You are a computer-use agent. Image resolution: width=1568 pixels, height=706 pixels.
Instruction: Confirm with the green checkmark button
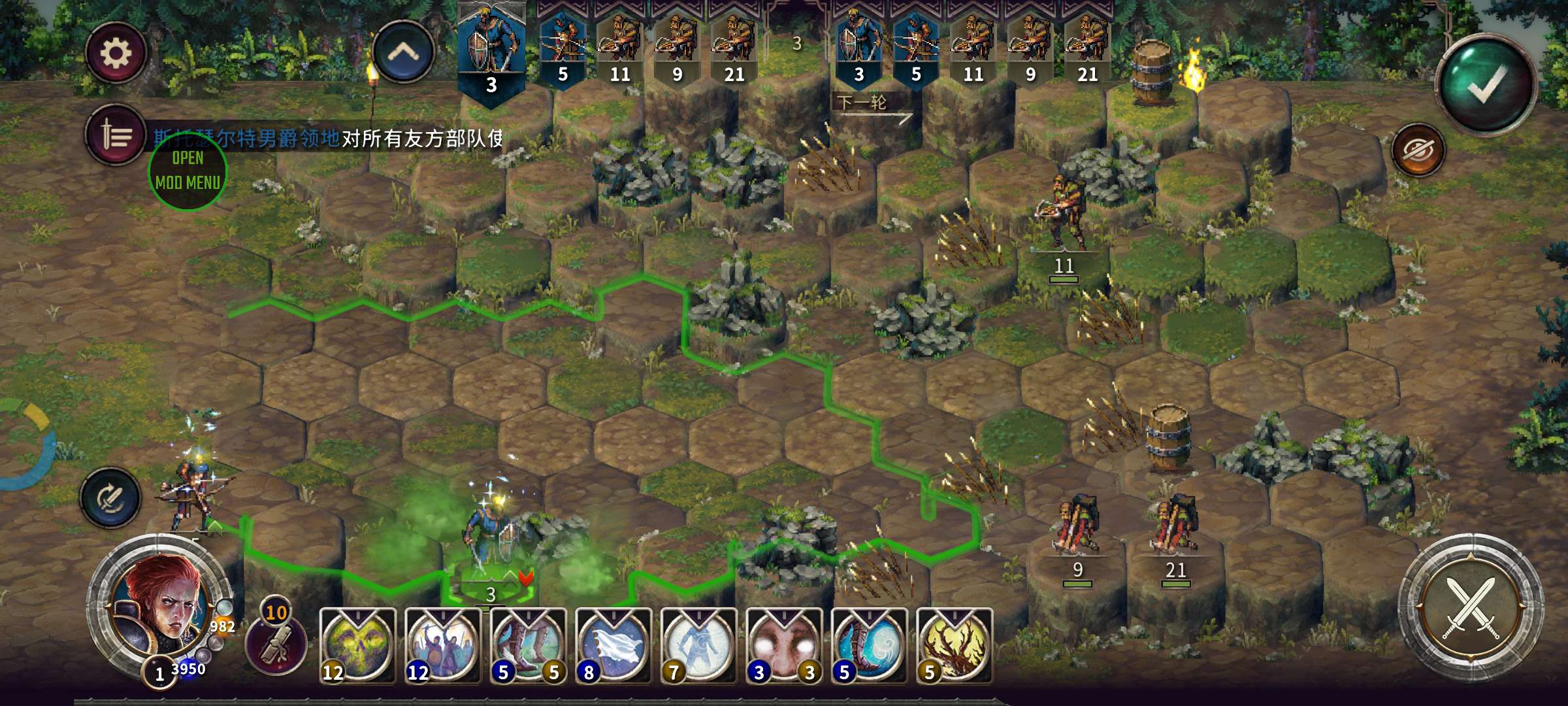1486,85
